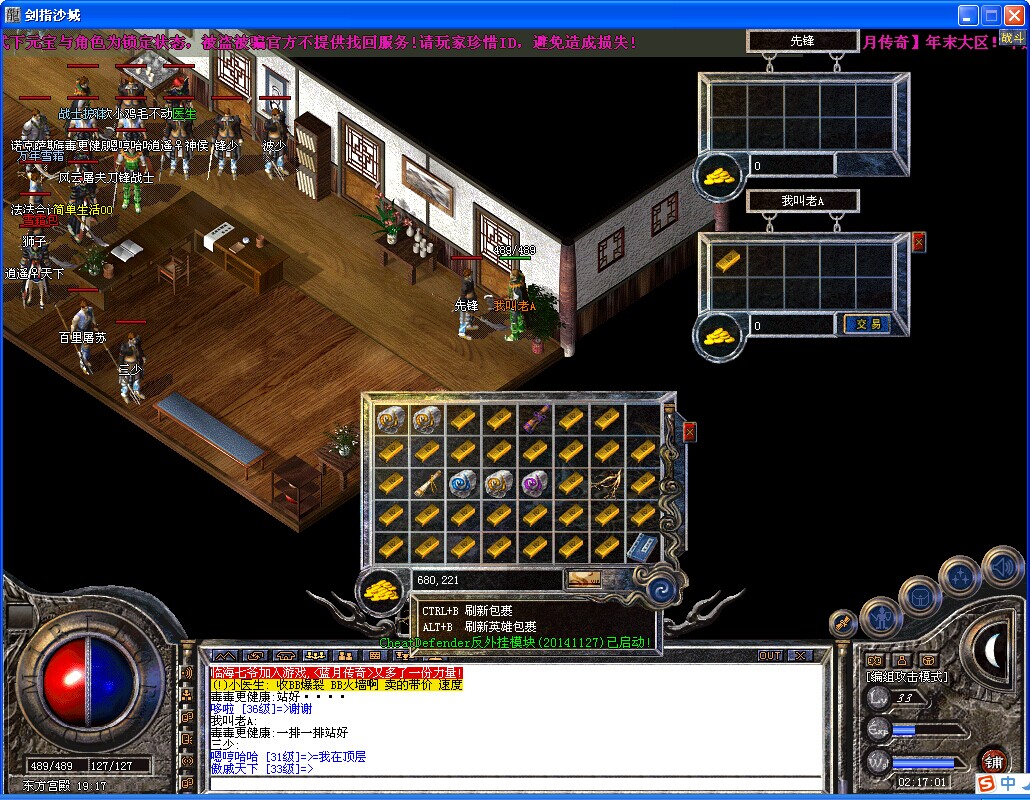The height and width of the screenshot is (800, 1030).
Task: Open the character equipment warrior icon
Action: (879, 615)
